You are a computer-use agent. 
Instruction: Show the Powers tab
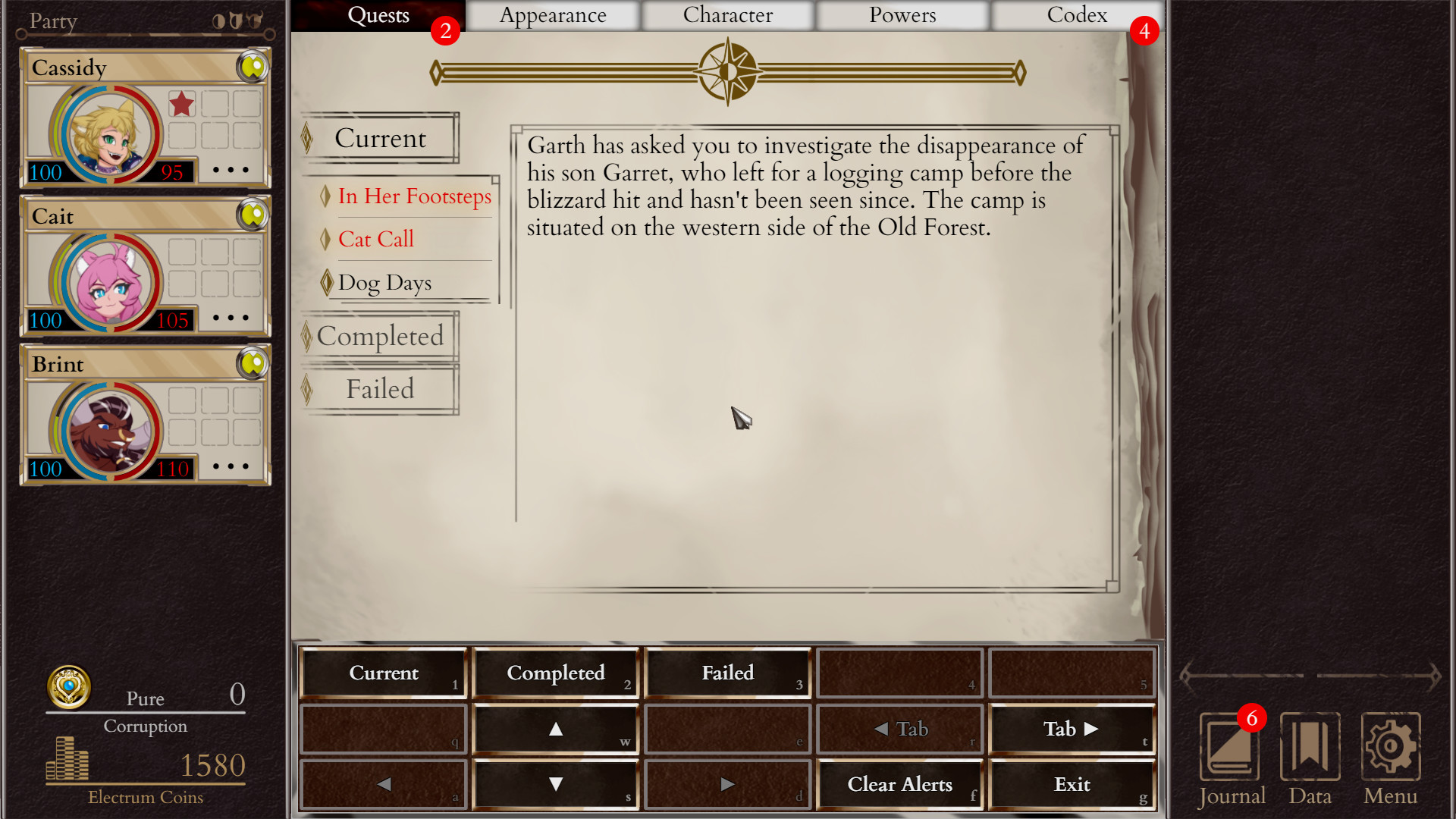[x=902, y=15]
